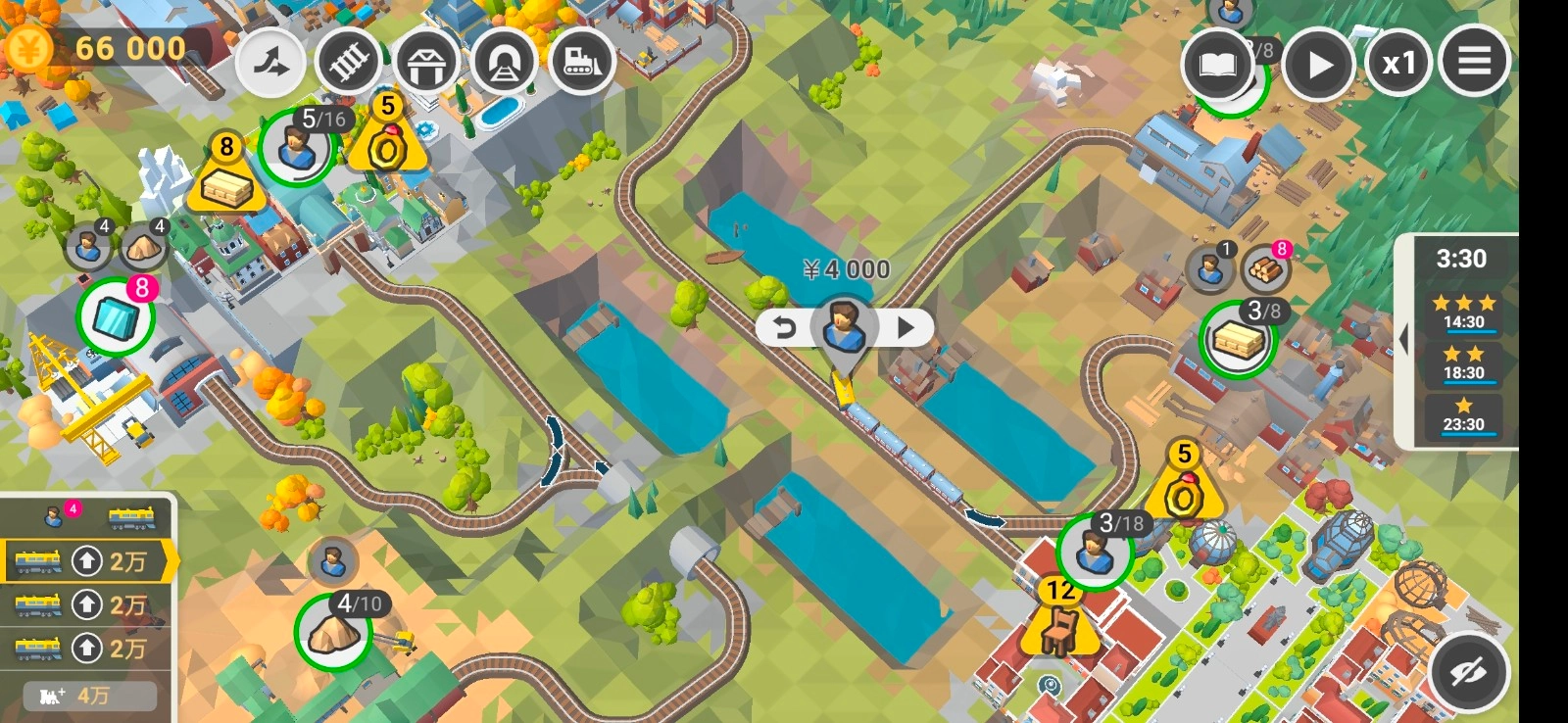Activate the bulldozer demolish tool
Image resolution: width=1568 pixels, height=723 pixels.
[582, 63]
